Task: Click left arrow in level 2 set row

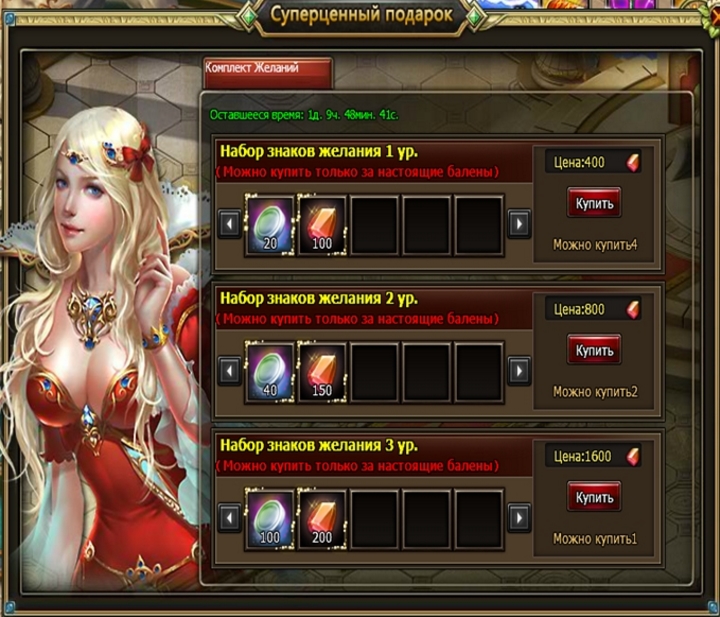Action: coord(229,371)
